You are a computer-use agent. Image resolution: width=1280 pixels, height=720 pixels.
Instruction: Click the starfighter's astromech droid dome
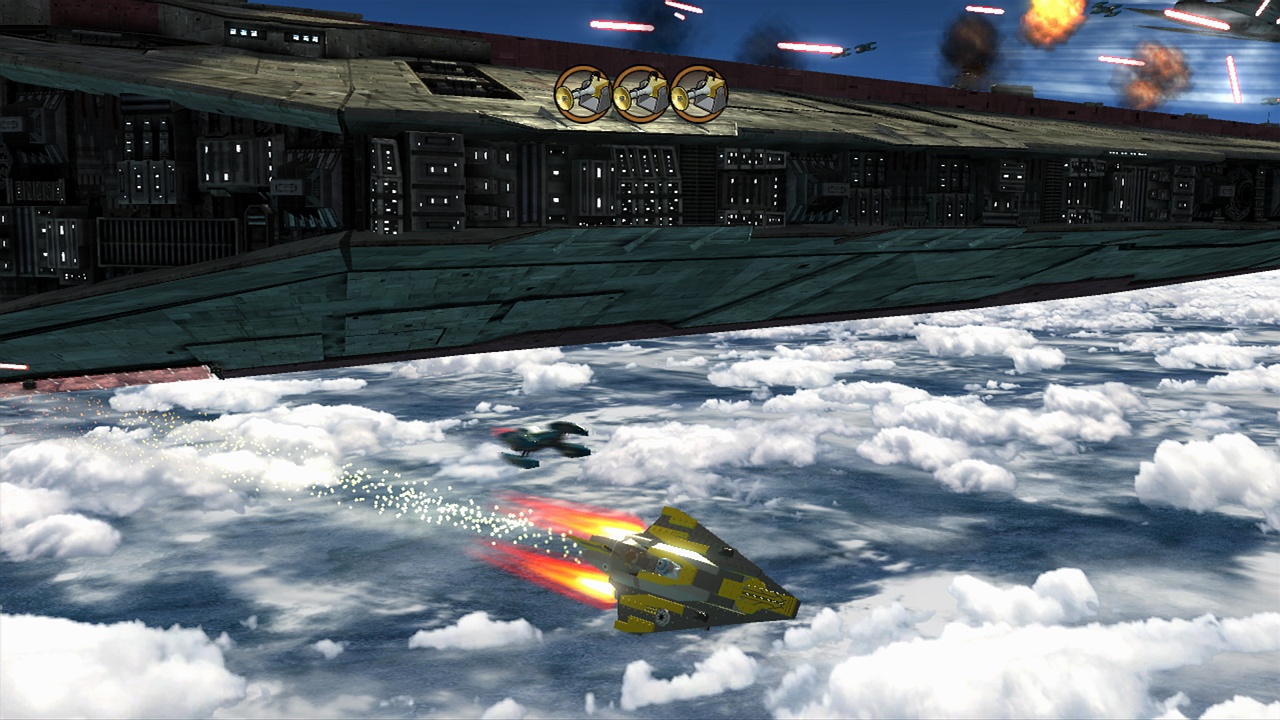664,566
